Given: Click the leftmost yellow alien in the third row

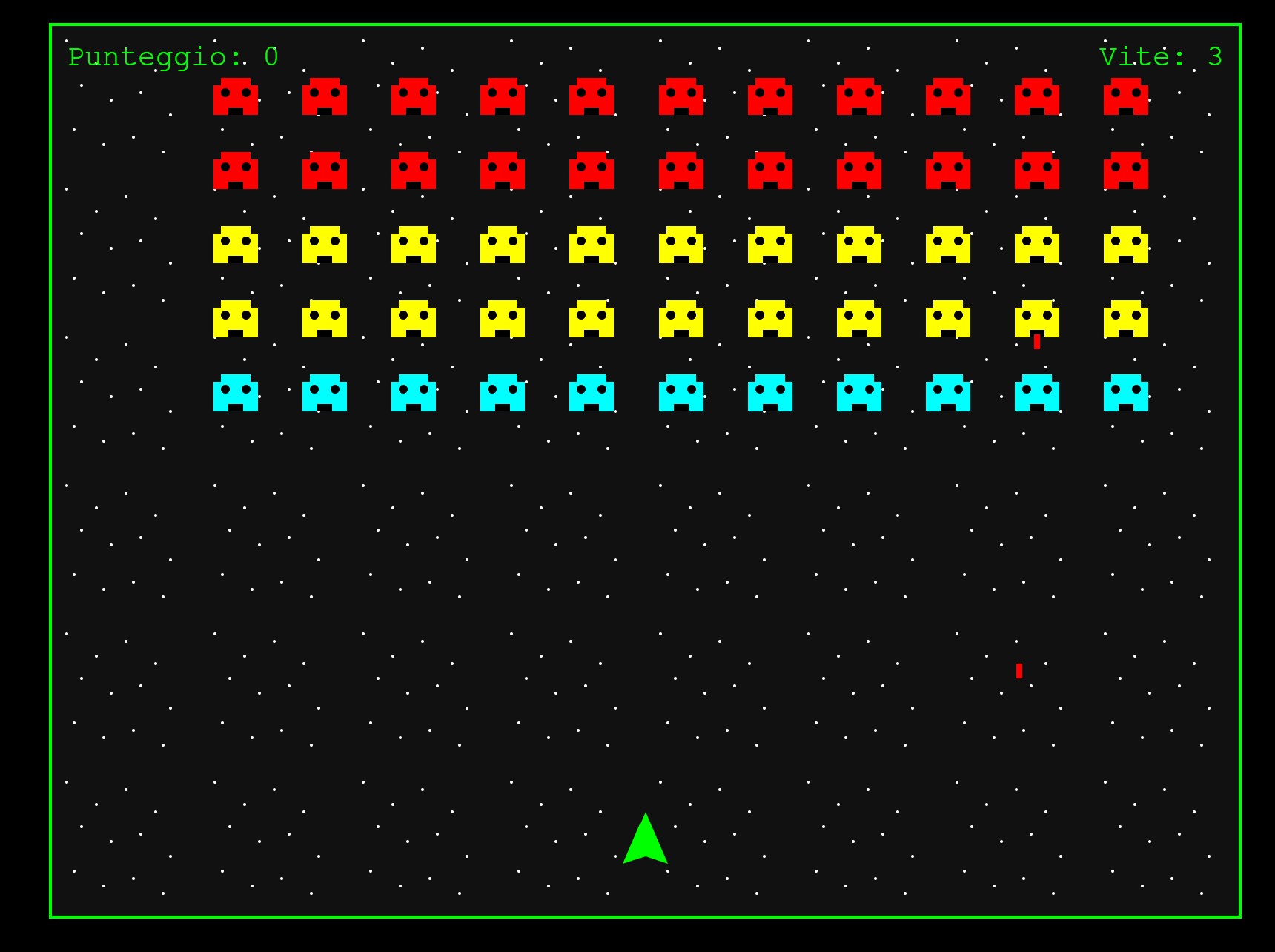Looking at the screenshot, I should pyautogui.click(x=236, y=245).
